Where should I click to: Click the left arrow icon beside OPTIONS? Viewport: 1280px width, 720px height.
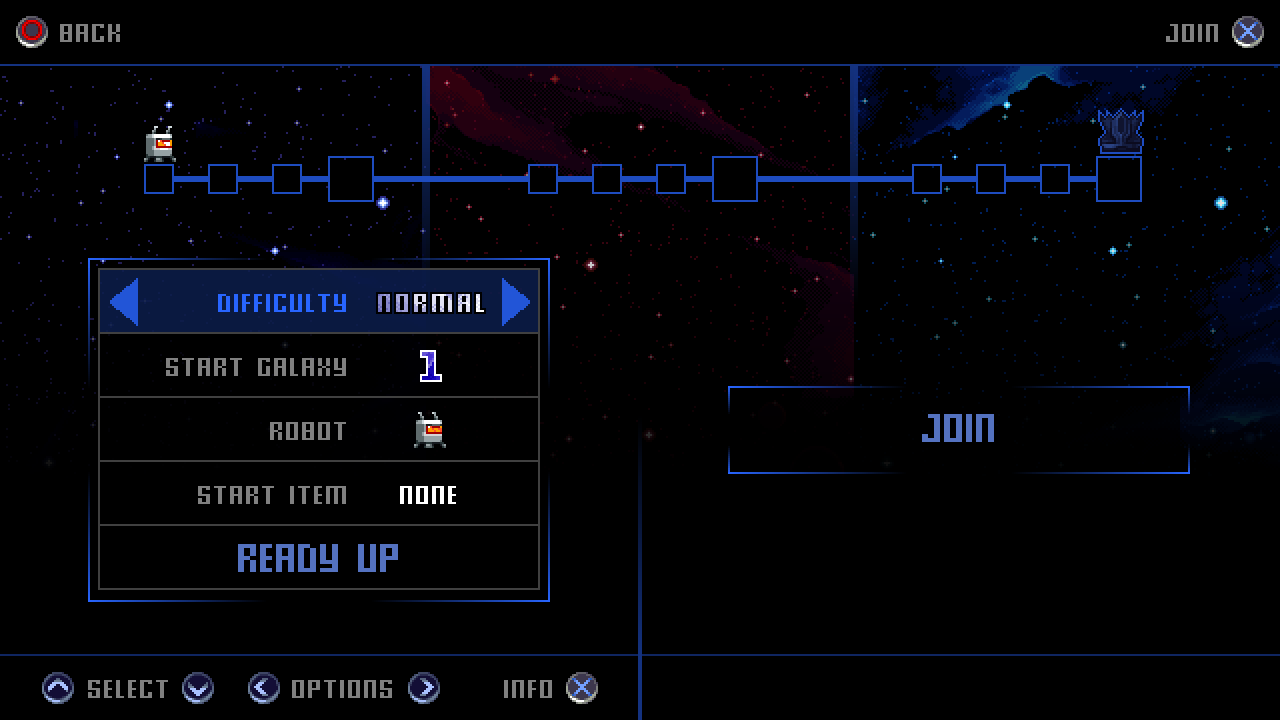(x=263, y=688)
